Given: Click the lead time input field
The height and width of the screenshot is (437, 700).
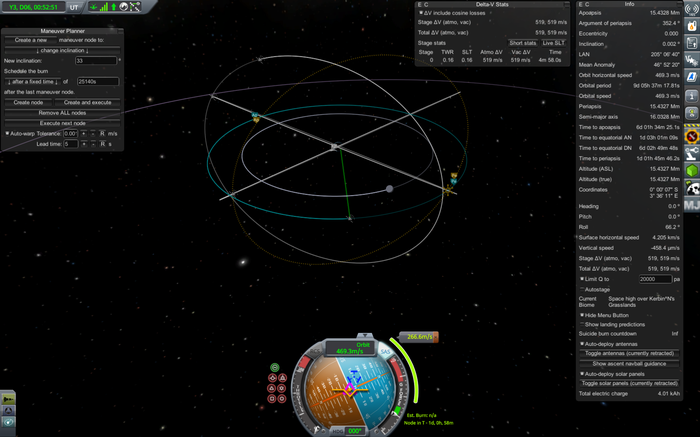Looking at the screenshot, I should pos(70,144).
